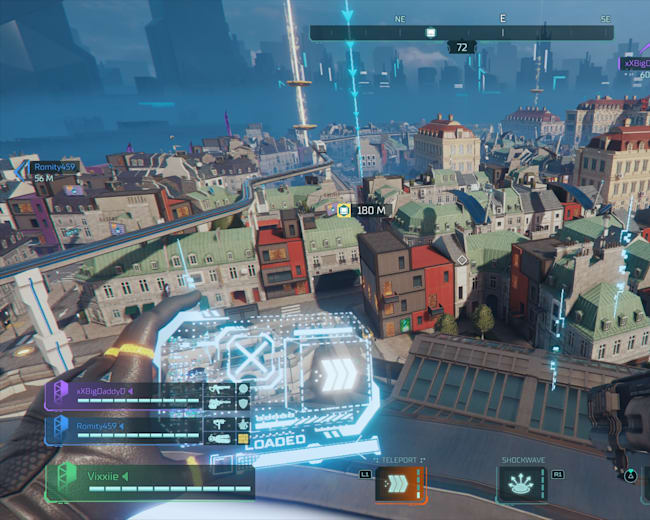Activate the Teleport hack icon

(399, 485)
